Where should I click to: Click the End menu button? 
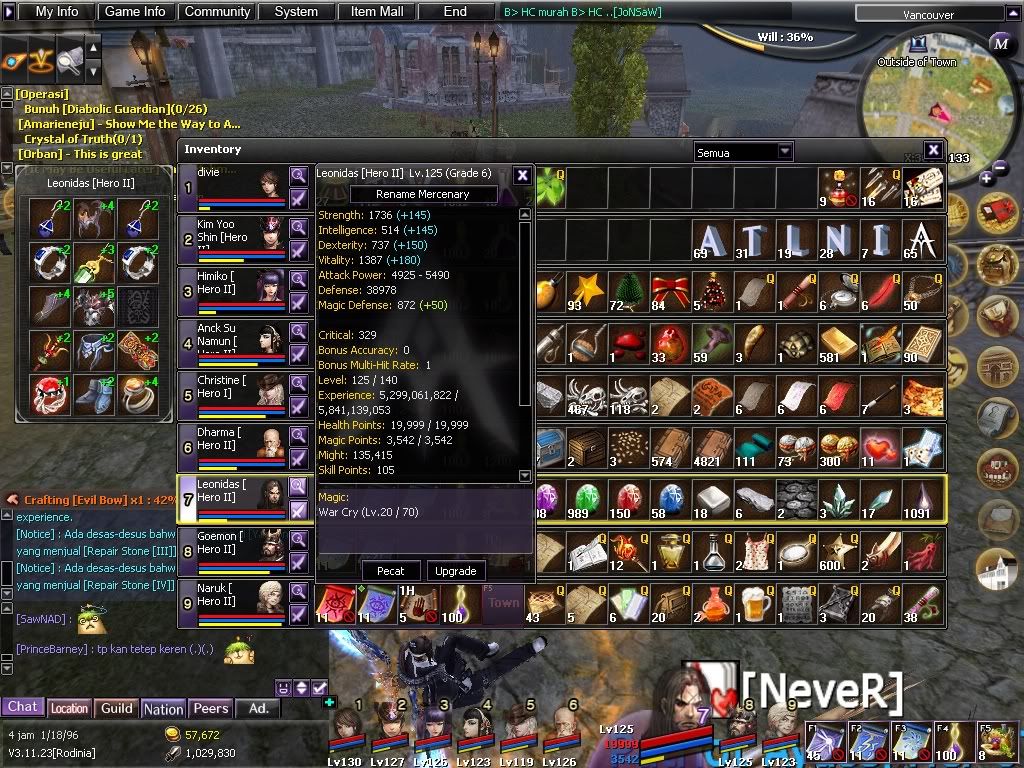[x=455, y=12]
